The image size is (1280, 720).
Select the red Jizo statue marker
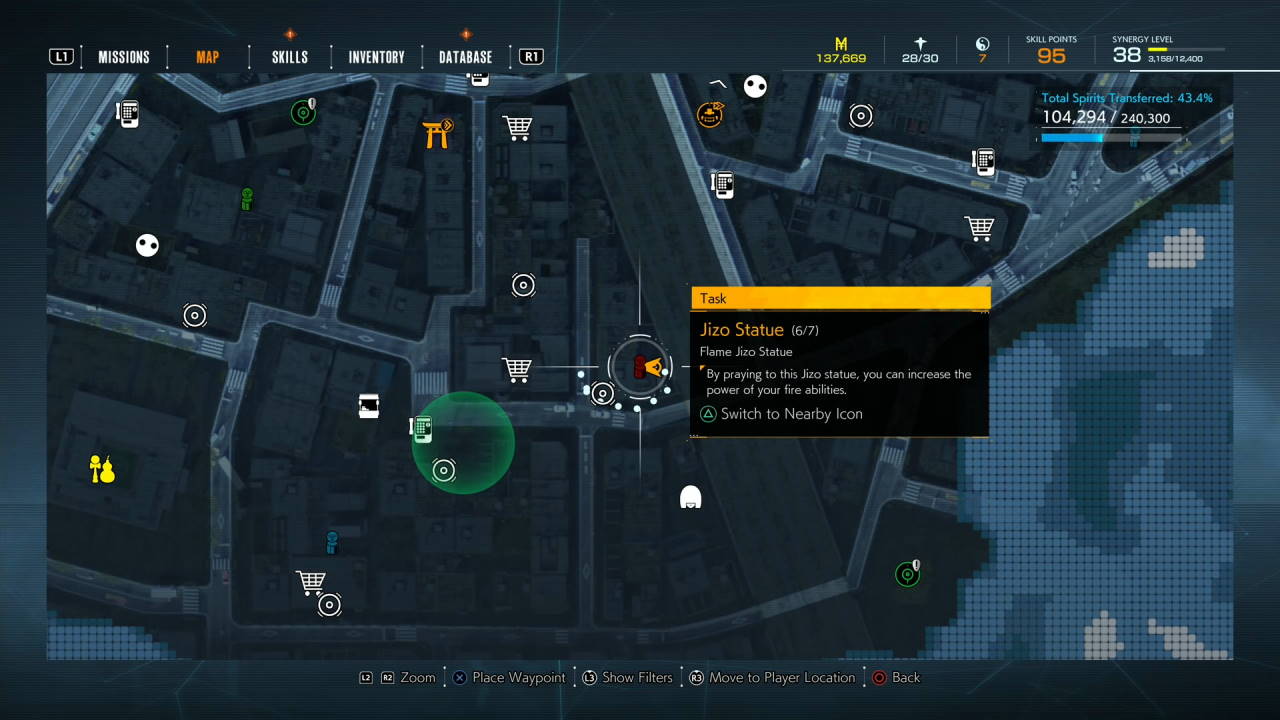(639, 368)
